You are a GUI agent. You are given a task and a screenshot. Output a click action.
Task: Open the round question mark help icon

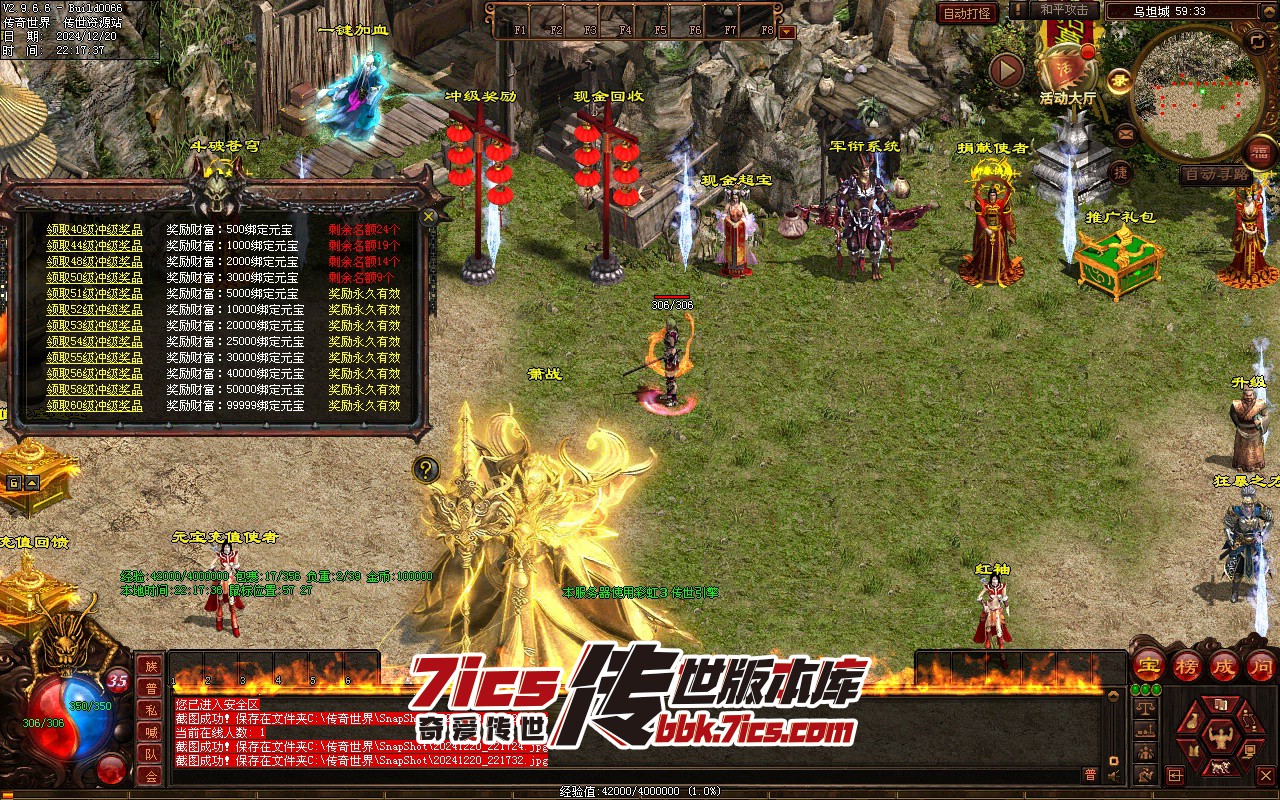[426, 468]
